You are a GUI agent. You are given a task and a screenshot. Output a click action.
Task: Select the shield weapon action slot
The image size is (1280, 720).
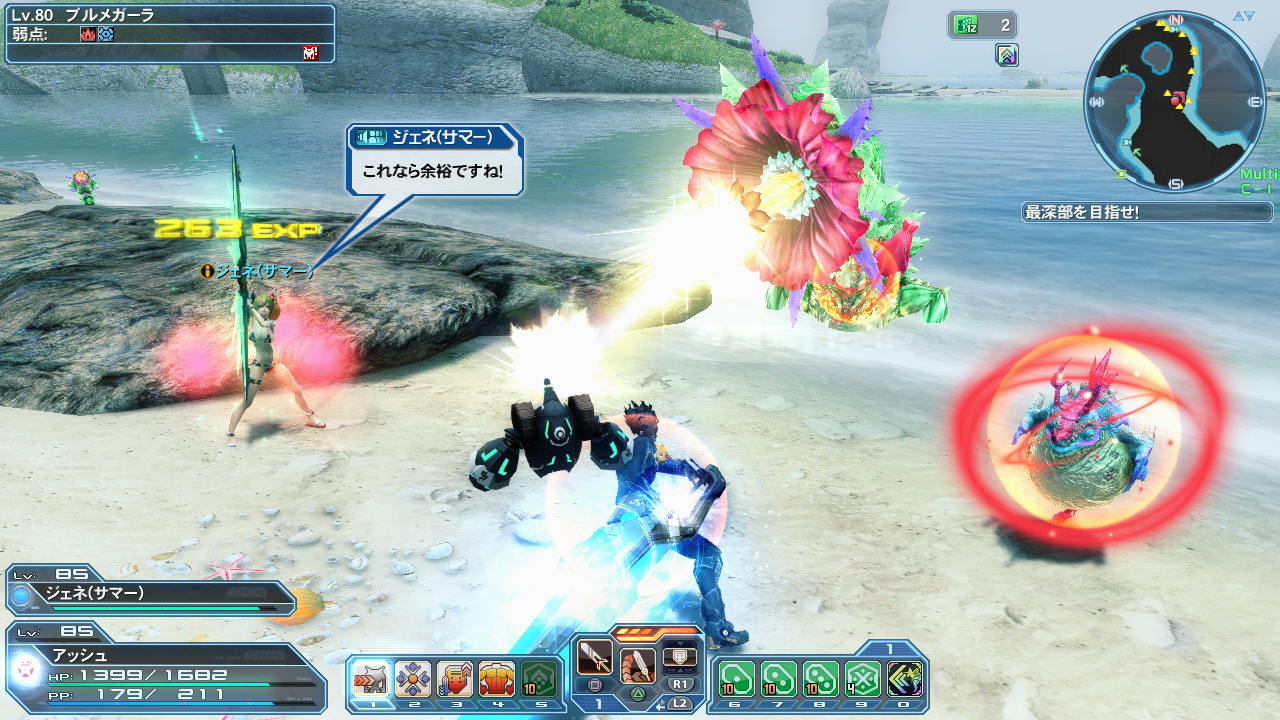point(680,656)
